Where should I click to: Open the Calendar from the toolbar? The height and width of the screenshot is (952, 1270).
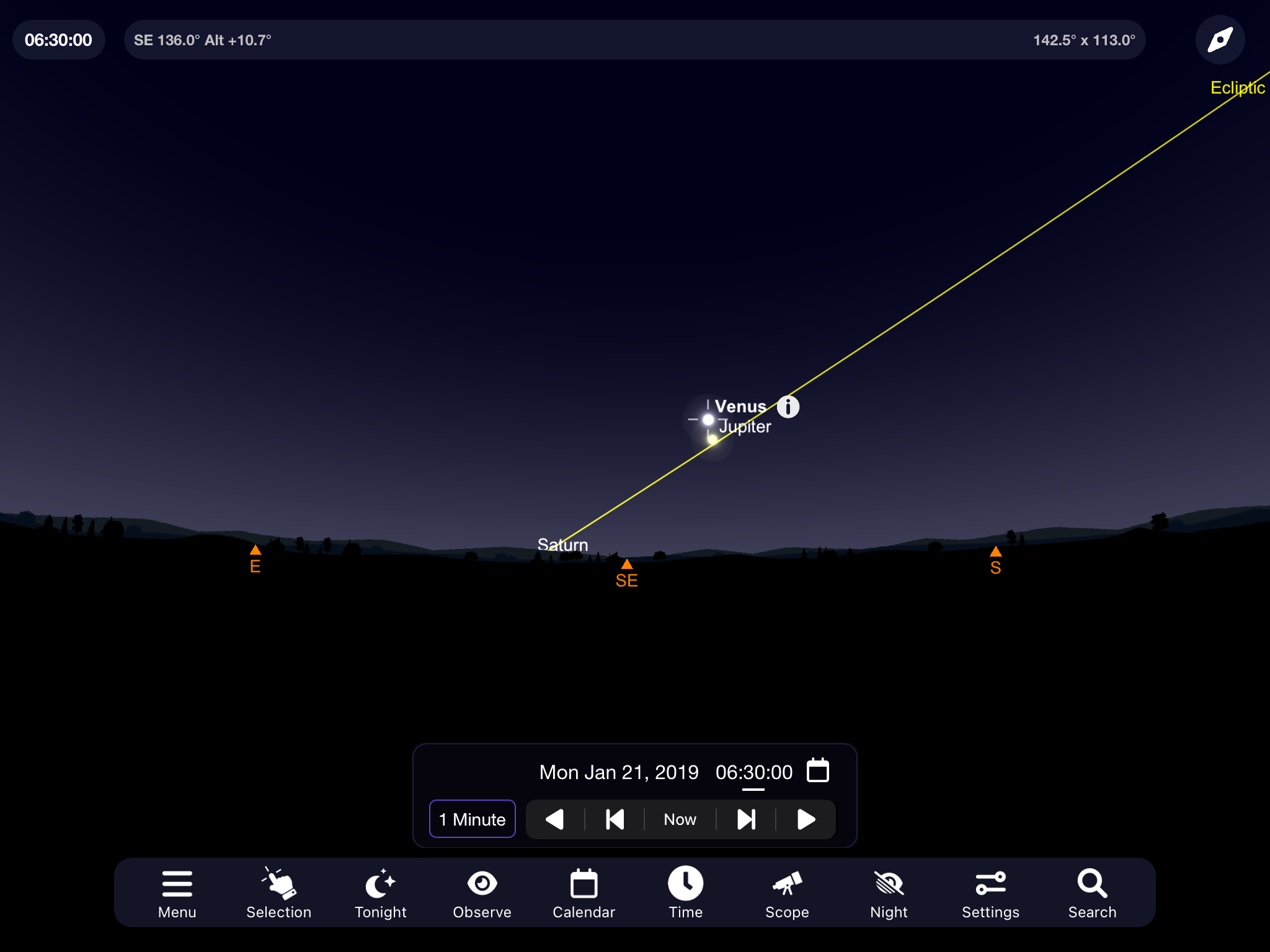pos(584,893)
